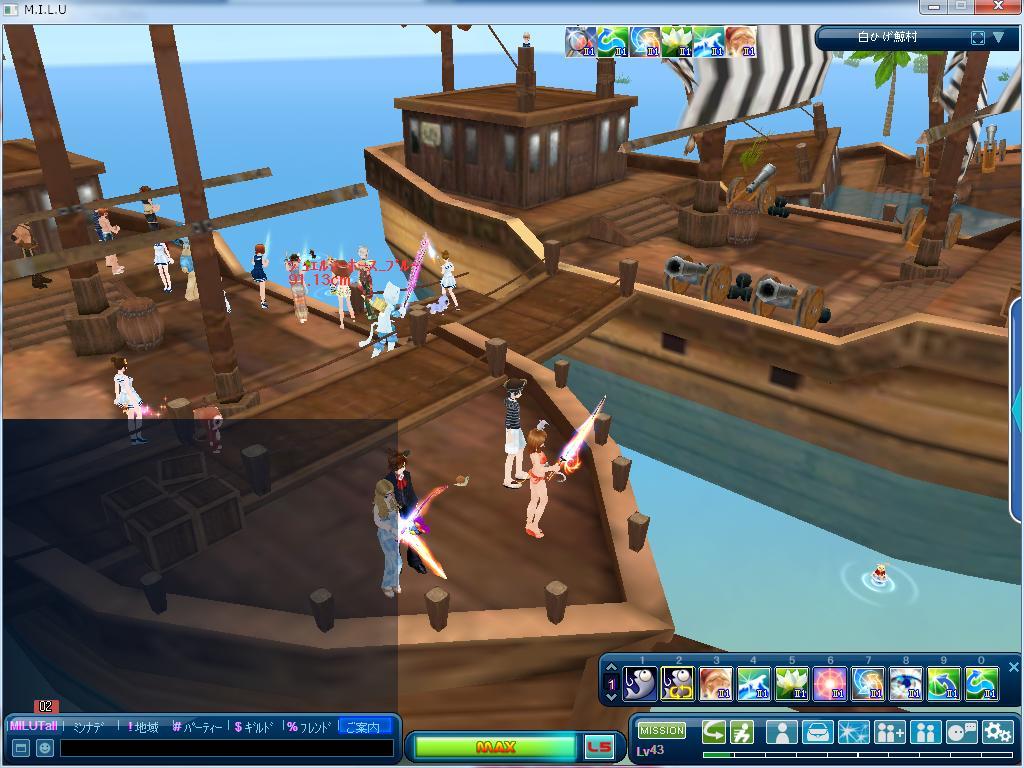Open the smiley emoticon picker
Image resolution: width=1024 pixels, height=768 pixels.
[45, 748]
